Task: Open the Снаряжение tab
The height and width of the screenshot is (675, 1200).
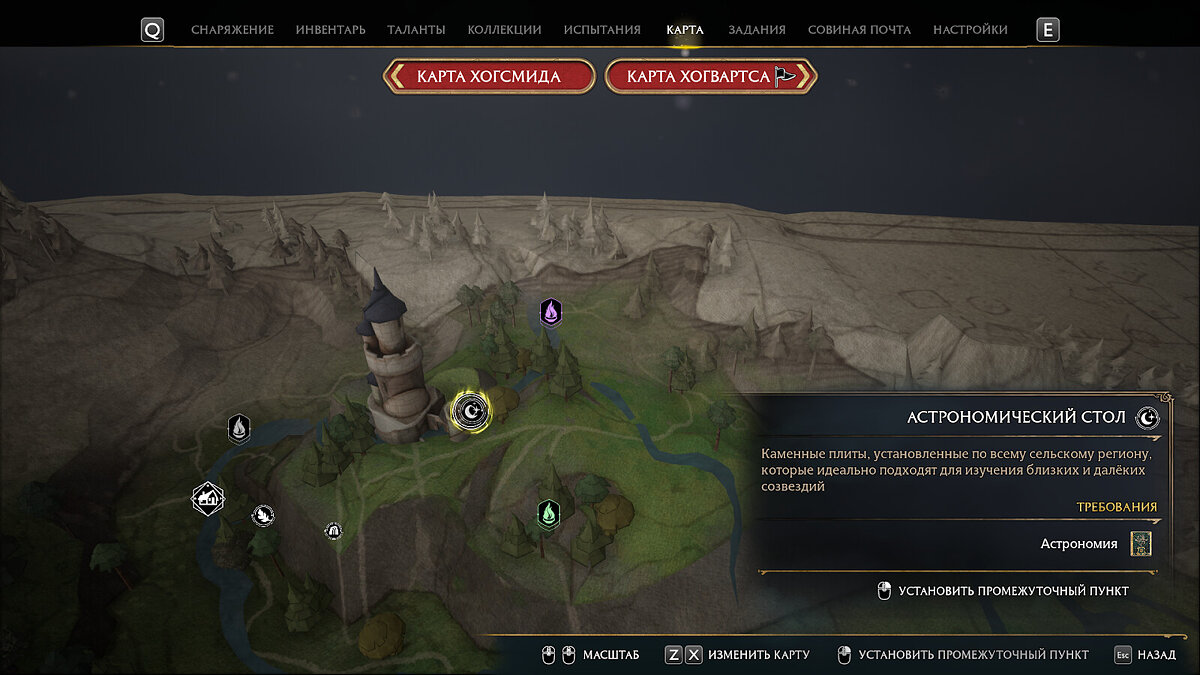Action: [x=232, y=30]
